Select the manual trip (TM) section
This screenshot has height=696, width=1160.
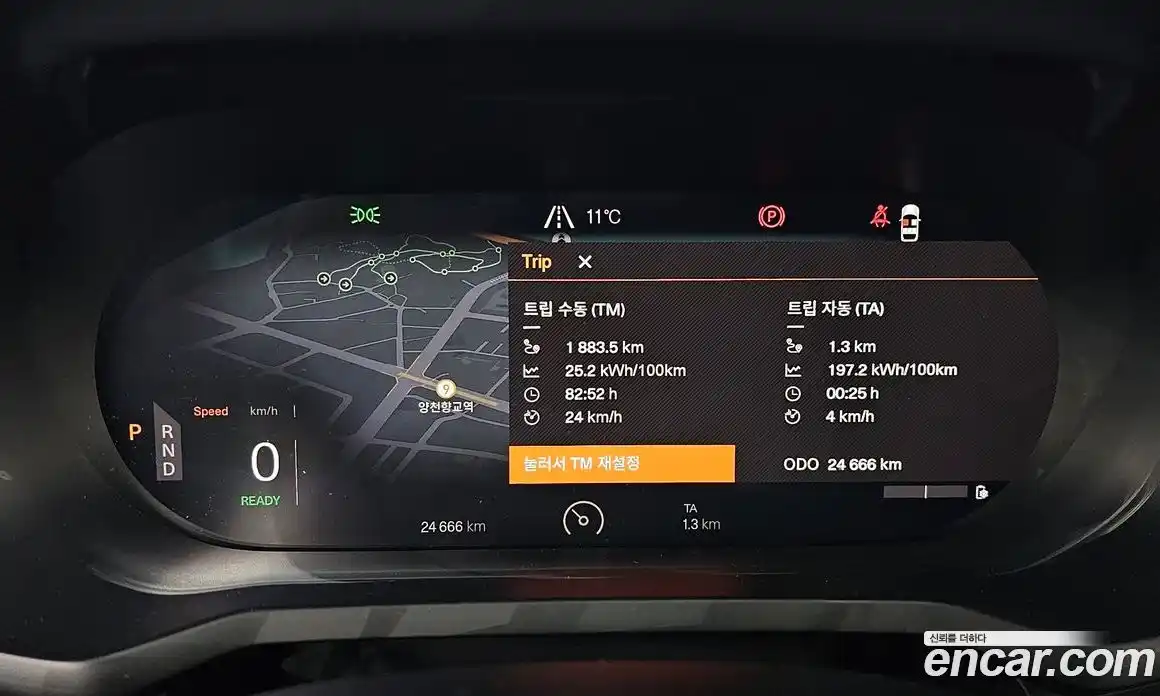click(574, 309)
